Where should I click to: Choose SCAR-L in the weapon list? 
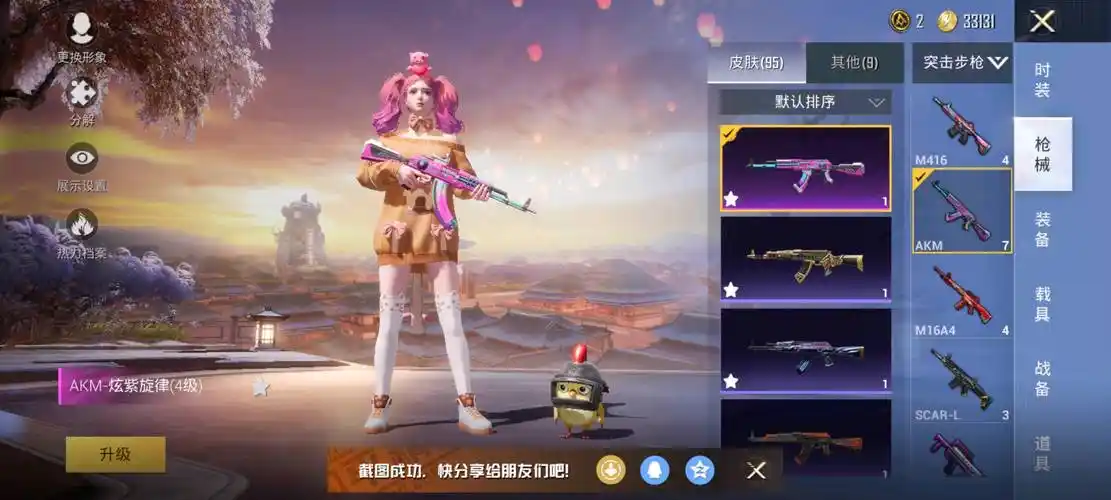[962, 380]
